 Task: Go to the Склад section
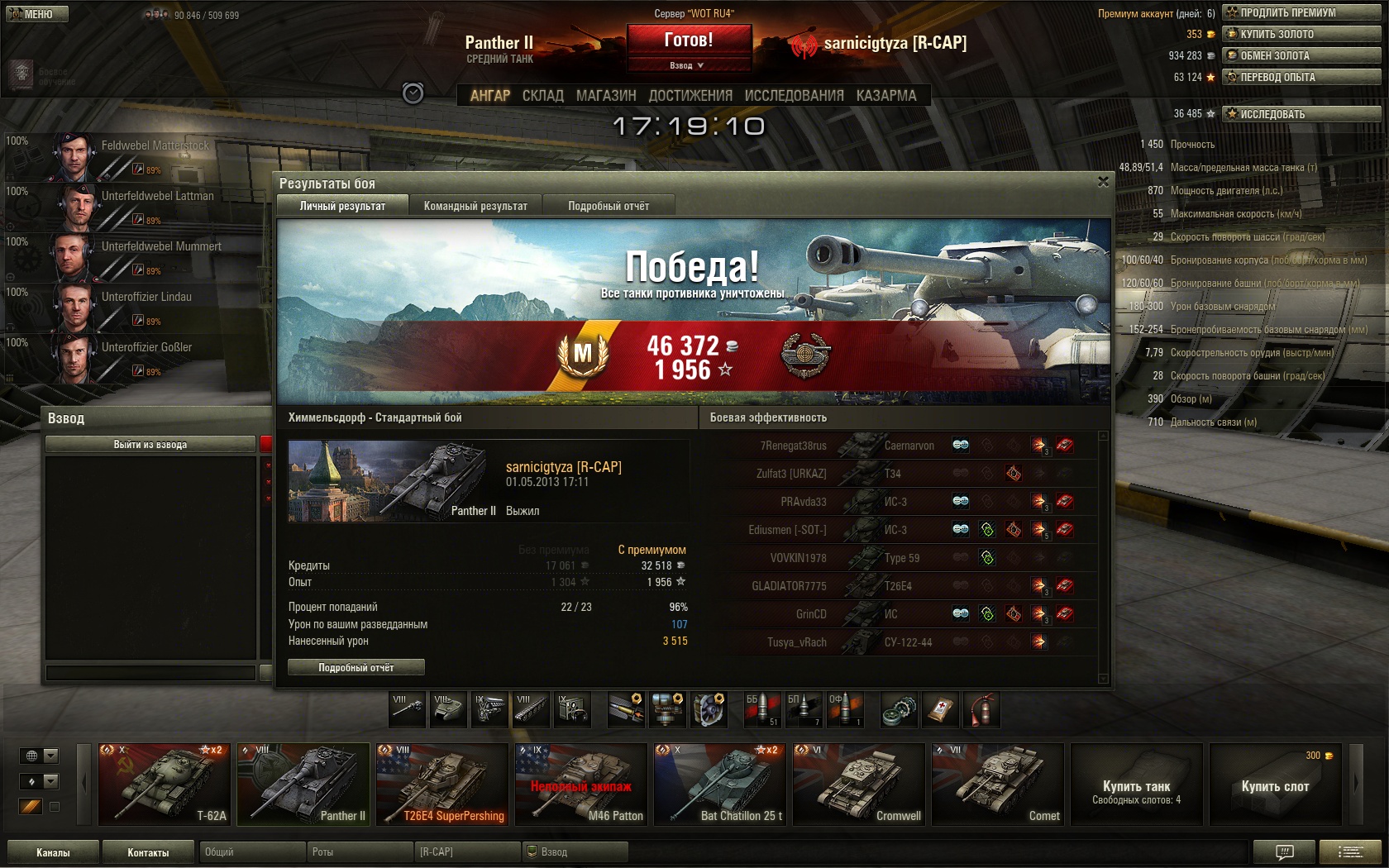pyautogui.click(x=542, y=96)
